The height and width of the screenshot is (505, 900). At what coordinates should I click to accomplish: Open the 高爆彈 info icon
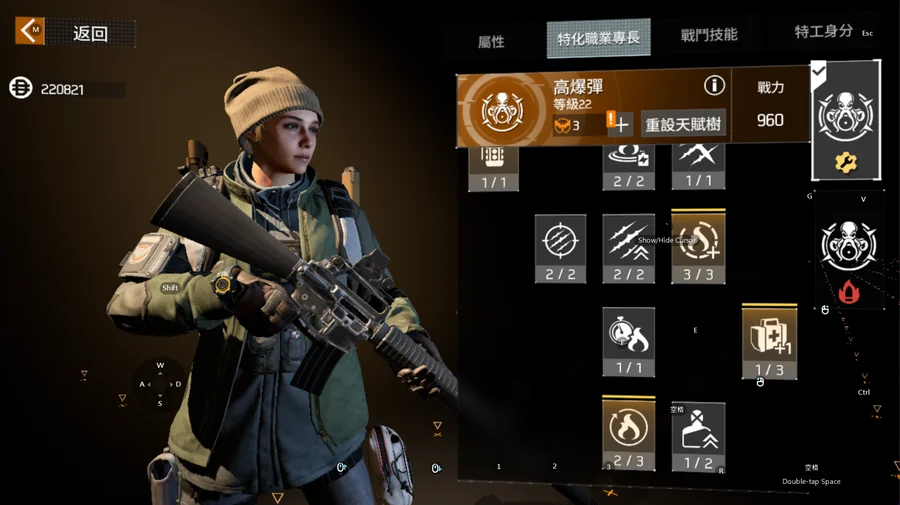[x=713, y=86]
